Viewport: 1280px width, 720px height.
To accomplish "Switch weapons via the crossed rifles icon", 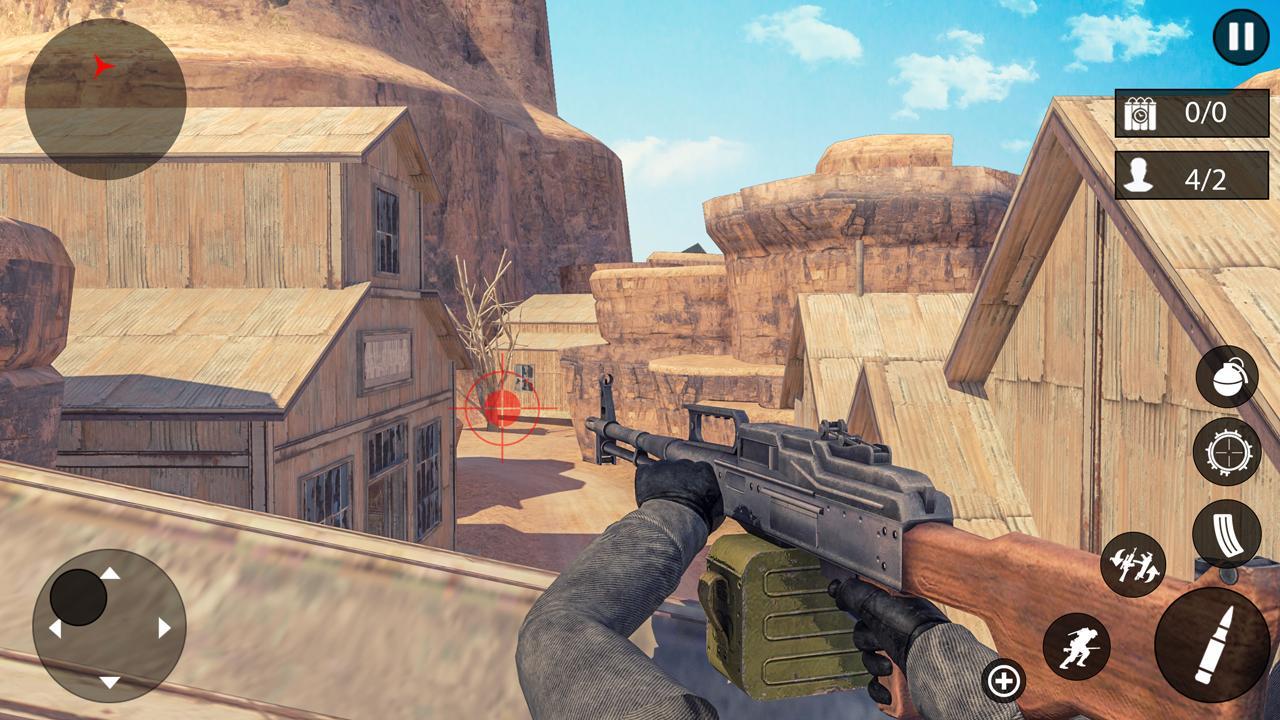I will tap(1134, 565).
